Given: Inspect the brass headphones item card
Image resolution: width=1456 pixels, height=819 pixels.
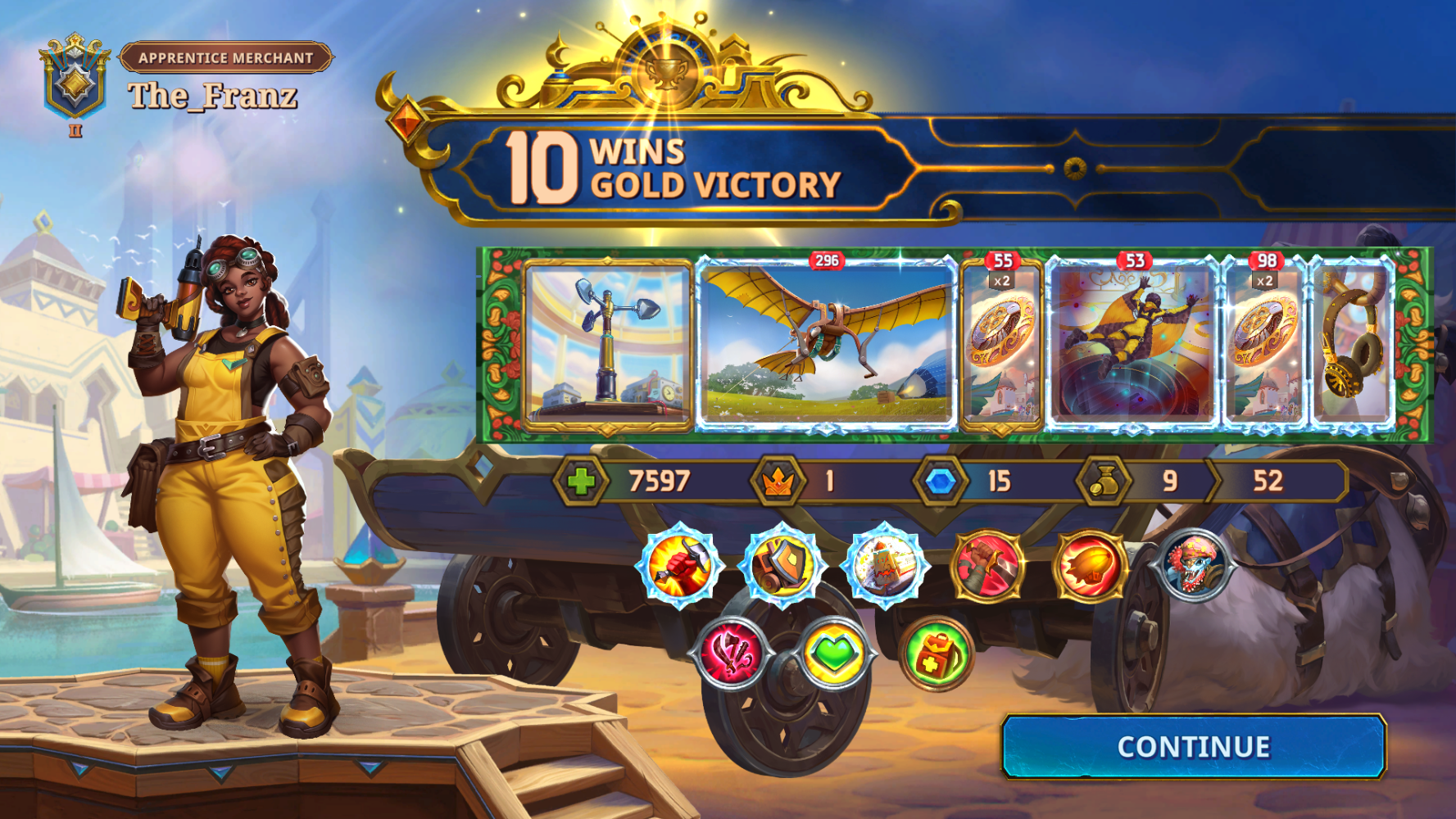Looking at the screenshot, I should coord(1353,345).
